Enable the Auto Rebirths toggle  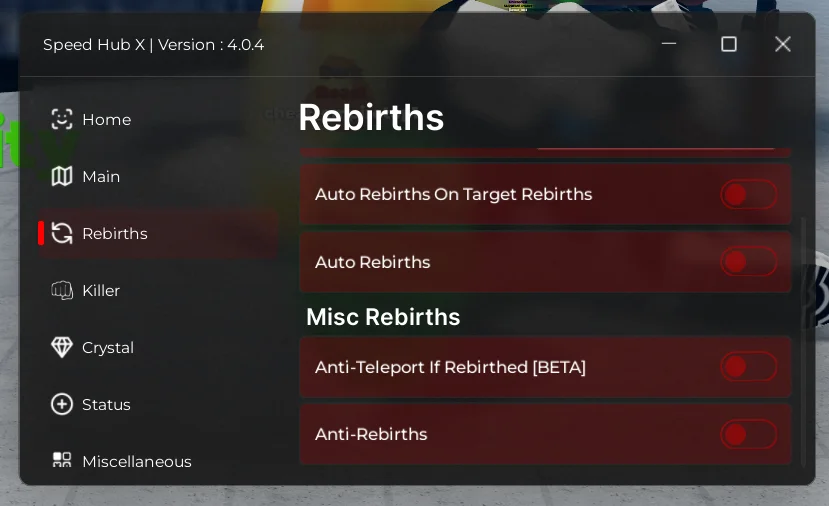[748, 262]
